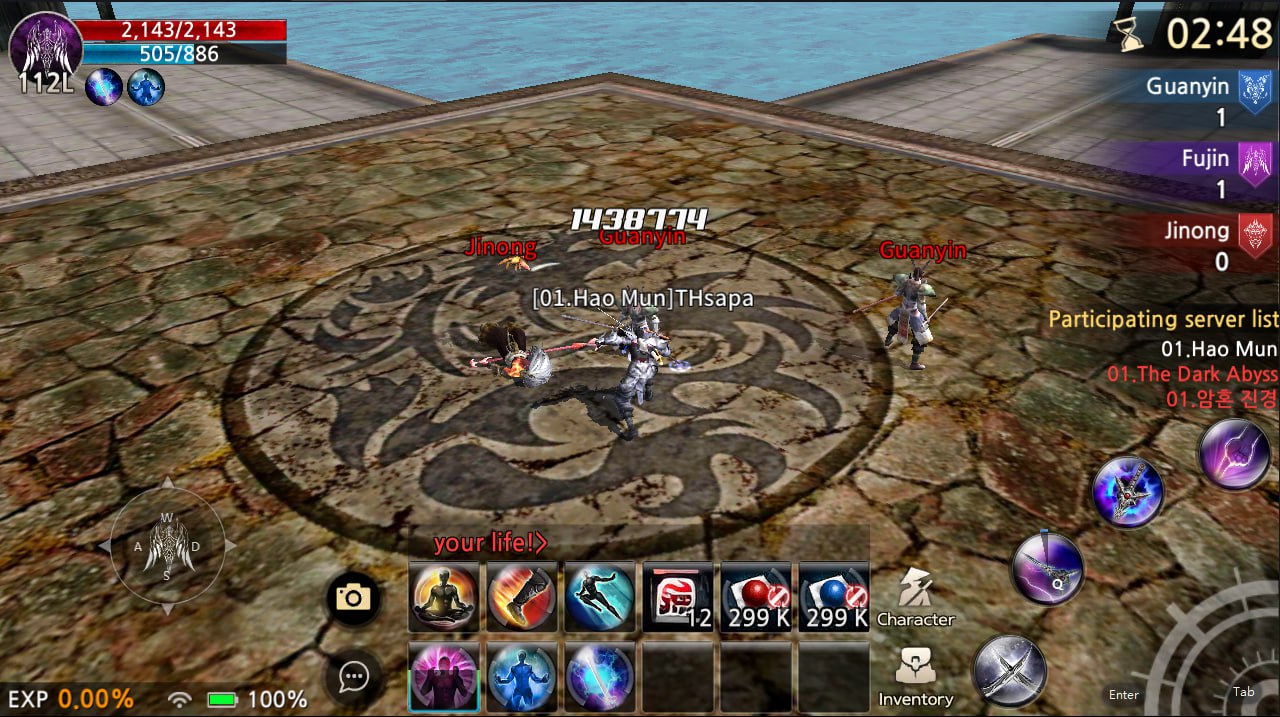The height and width of the screenshot is (717, 1280).
Task: Open the chat speech bubble button
Action: tap(353, 677)
